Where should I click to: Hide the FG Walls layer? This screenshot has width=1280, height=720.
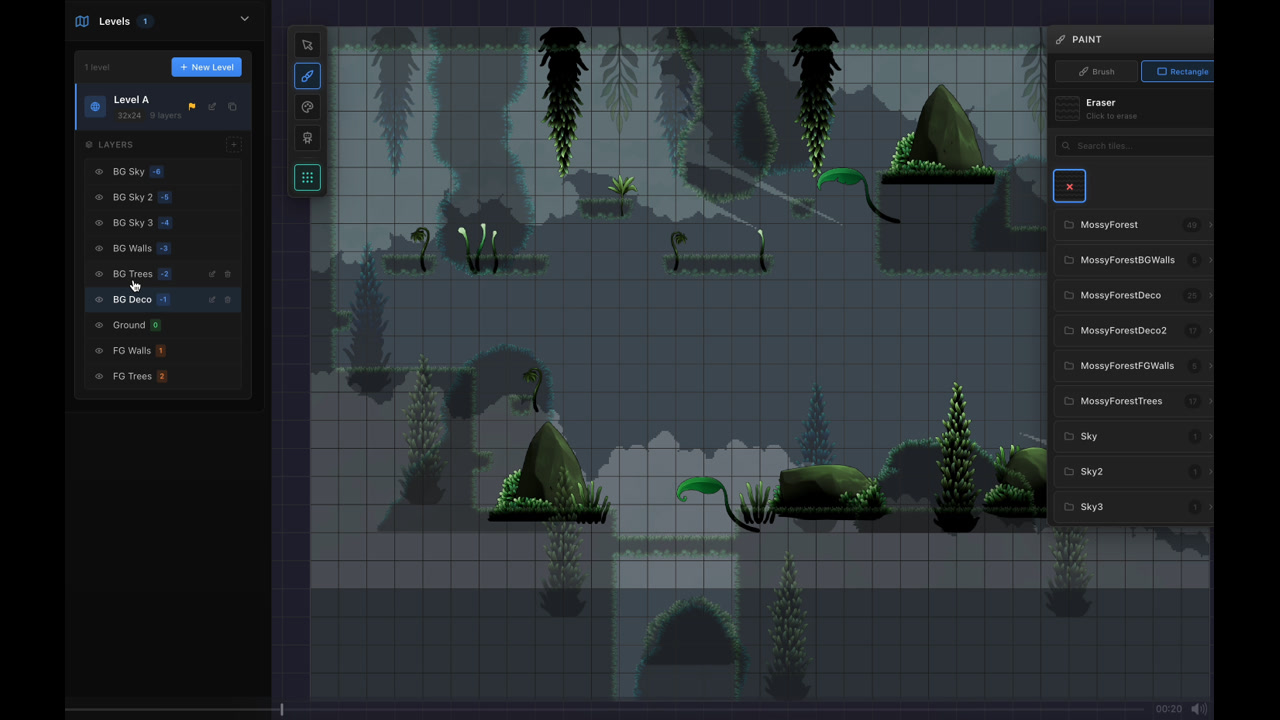pyautogui.click(x=98, y=350)
